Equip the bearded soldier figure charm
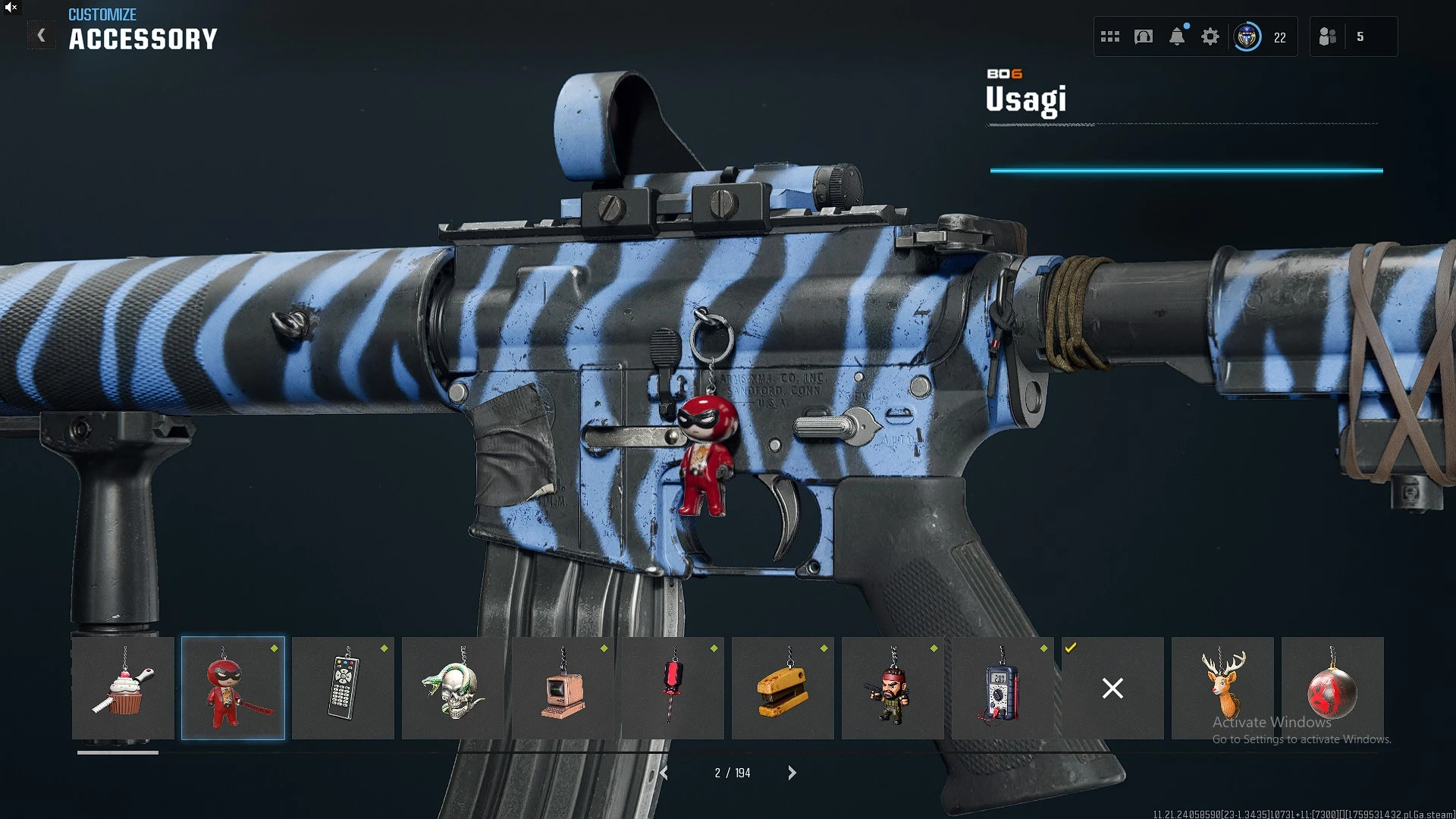This screenshot has width=1456, height=819. point(893,688)
